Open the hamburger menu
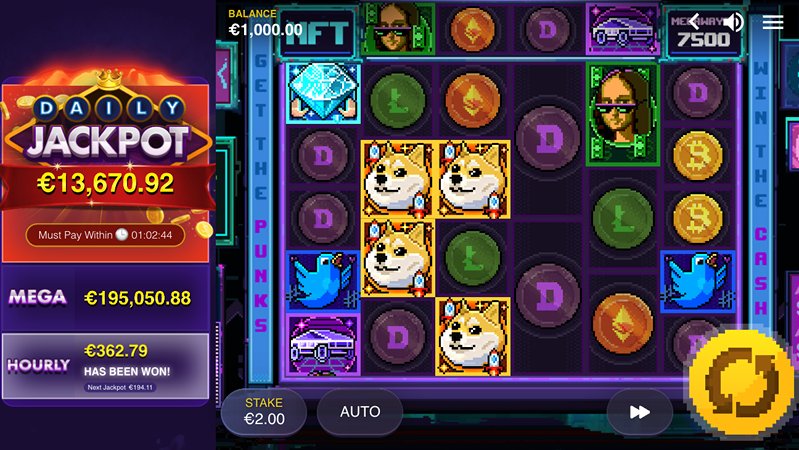Image resolution: width=799 pixels, height=450 pixels. (x=773, y=22)
